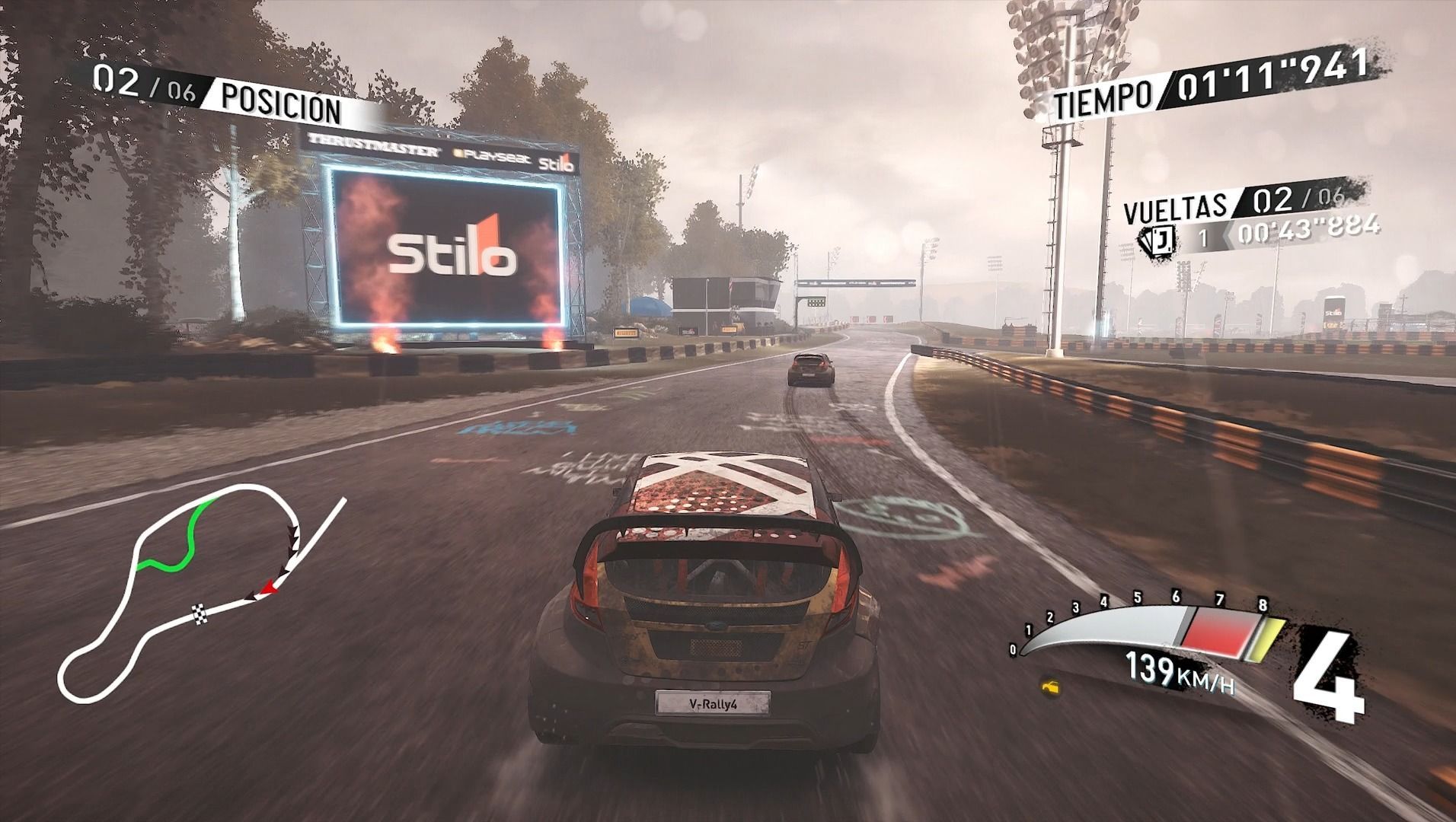Viewport: 1456px width, 822px height.
Task: Click the joker lap card icon
Action: click(x=1157, y=240)
